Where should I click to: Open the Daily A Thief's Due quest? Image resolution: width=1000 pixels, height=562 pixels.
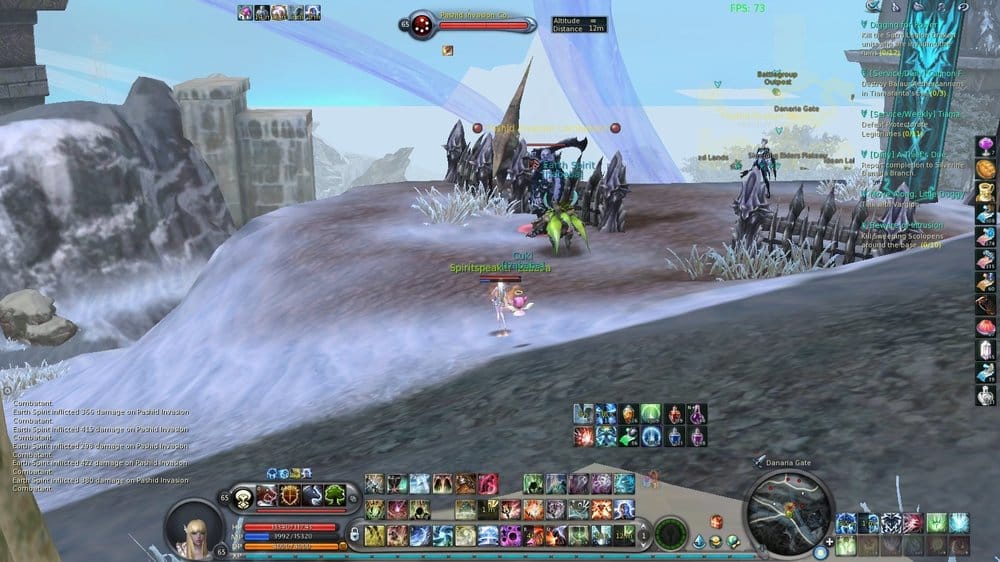coord(905,155)
